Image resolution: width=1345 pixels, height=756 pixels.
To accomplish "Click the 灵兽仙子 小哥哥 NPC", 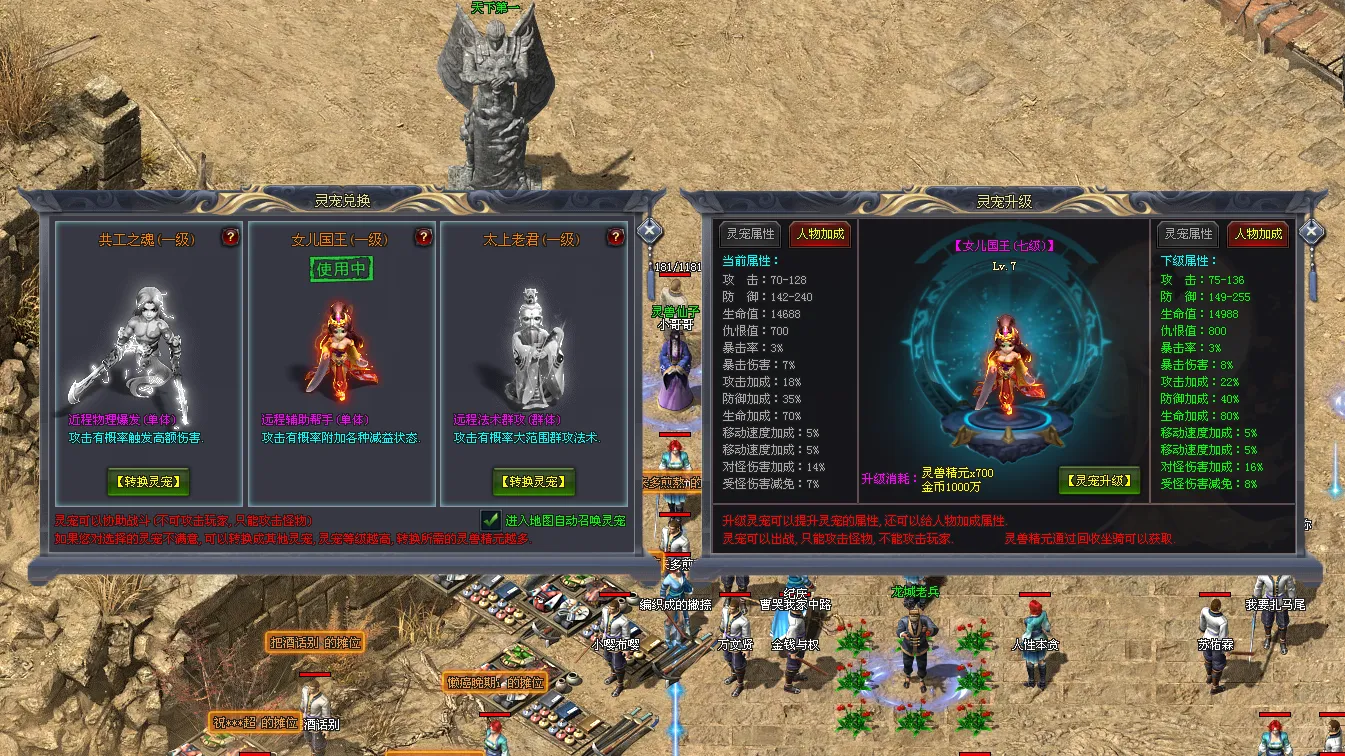I will point(675,370).
